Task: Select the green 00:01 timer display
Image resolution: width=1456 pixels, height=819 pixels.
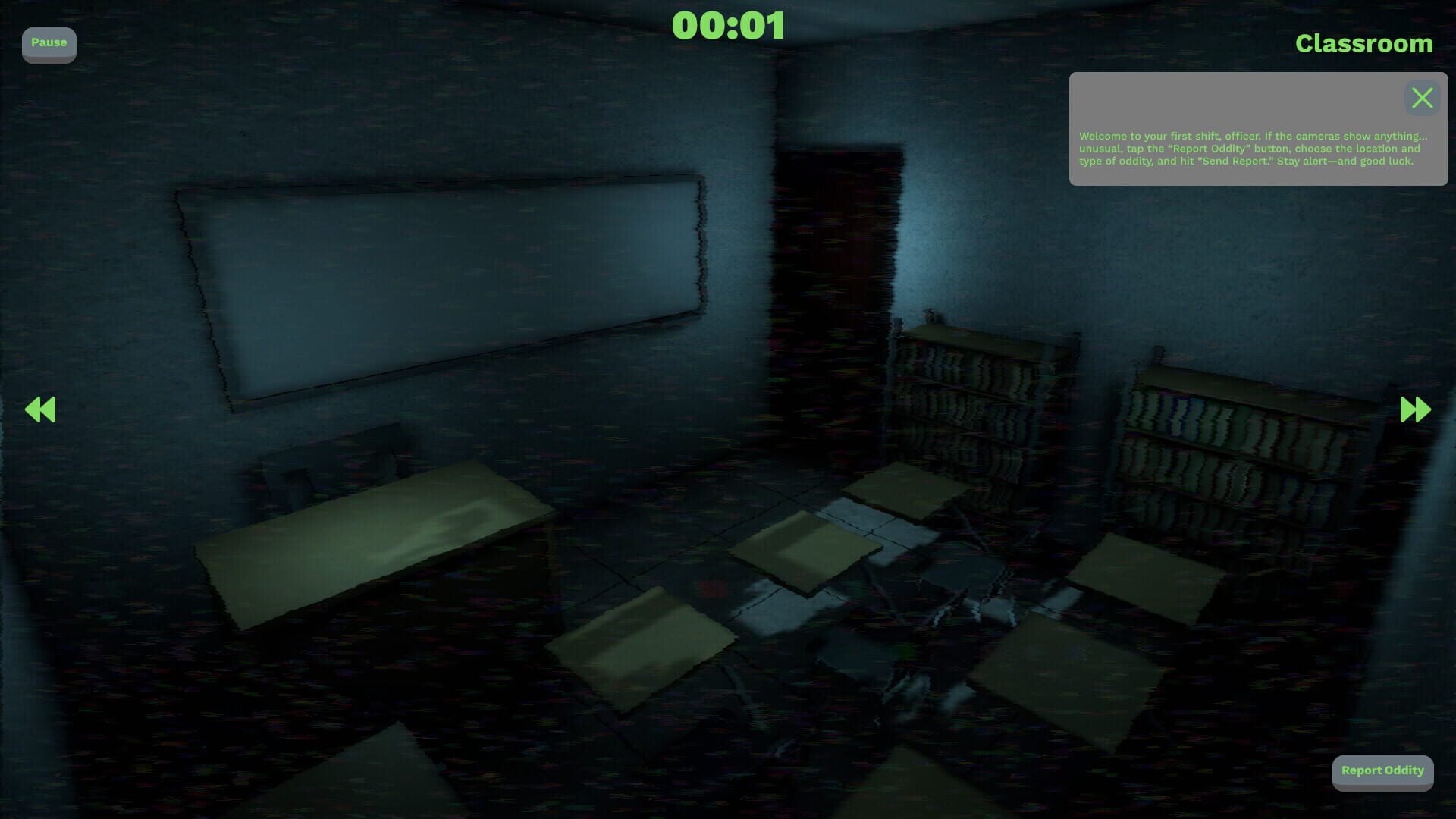Action: tap(730, 26)
